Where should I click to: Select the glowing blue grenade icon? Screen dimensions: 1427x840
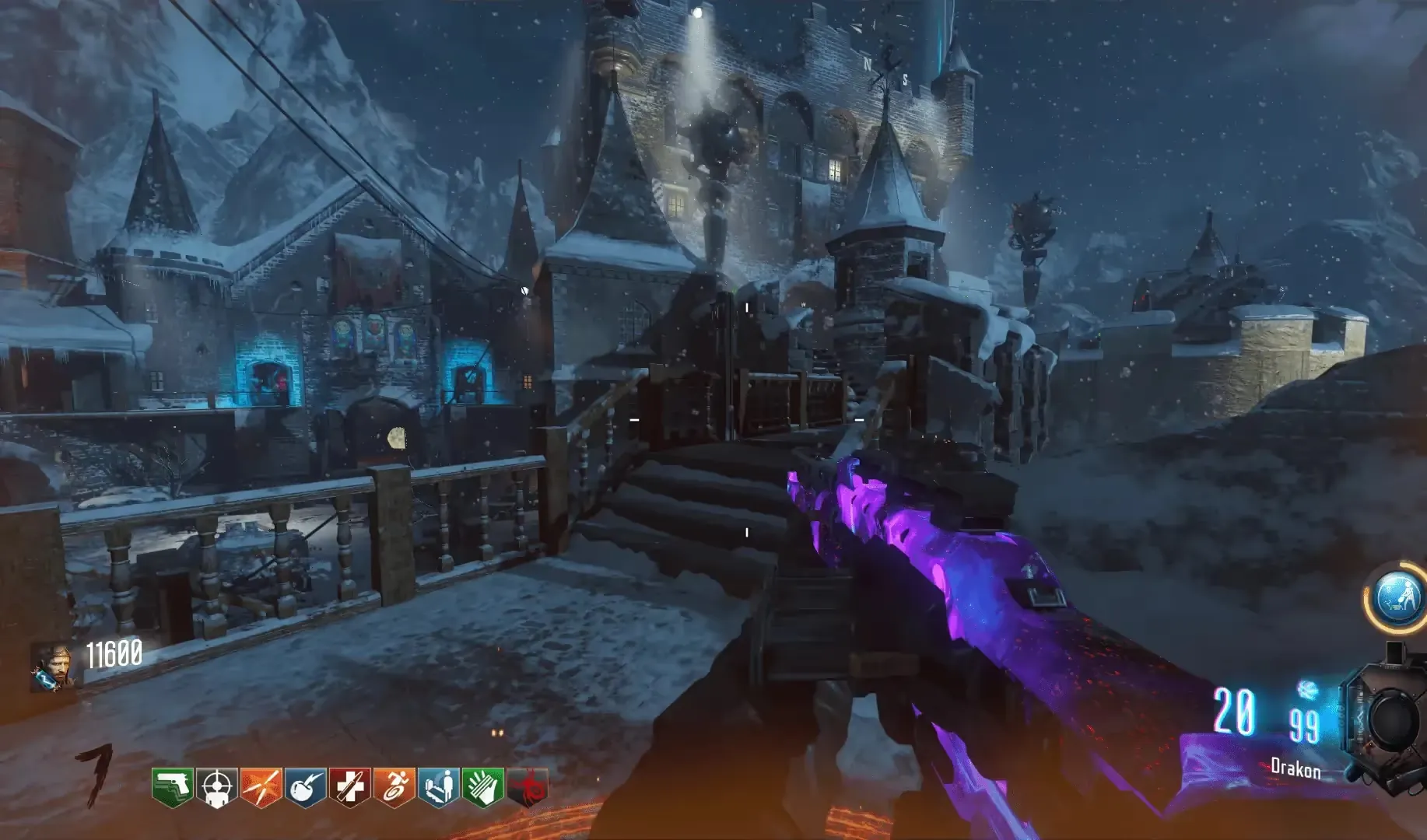1307,689
